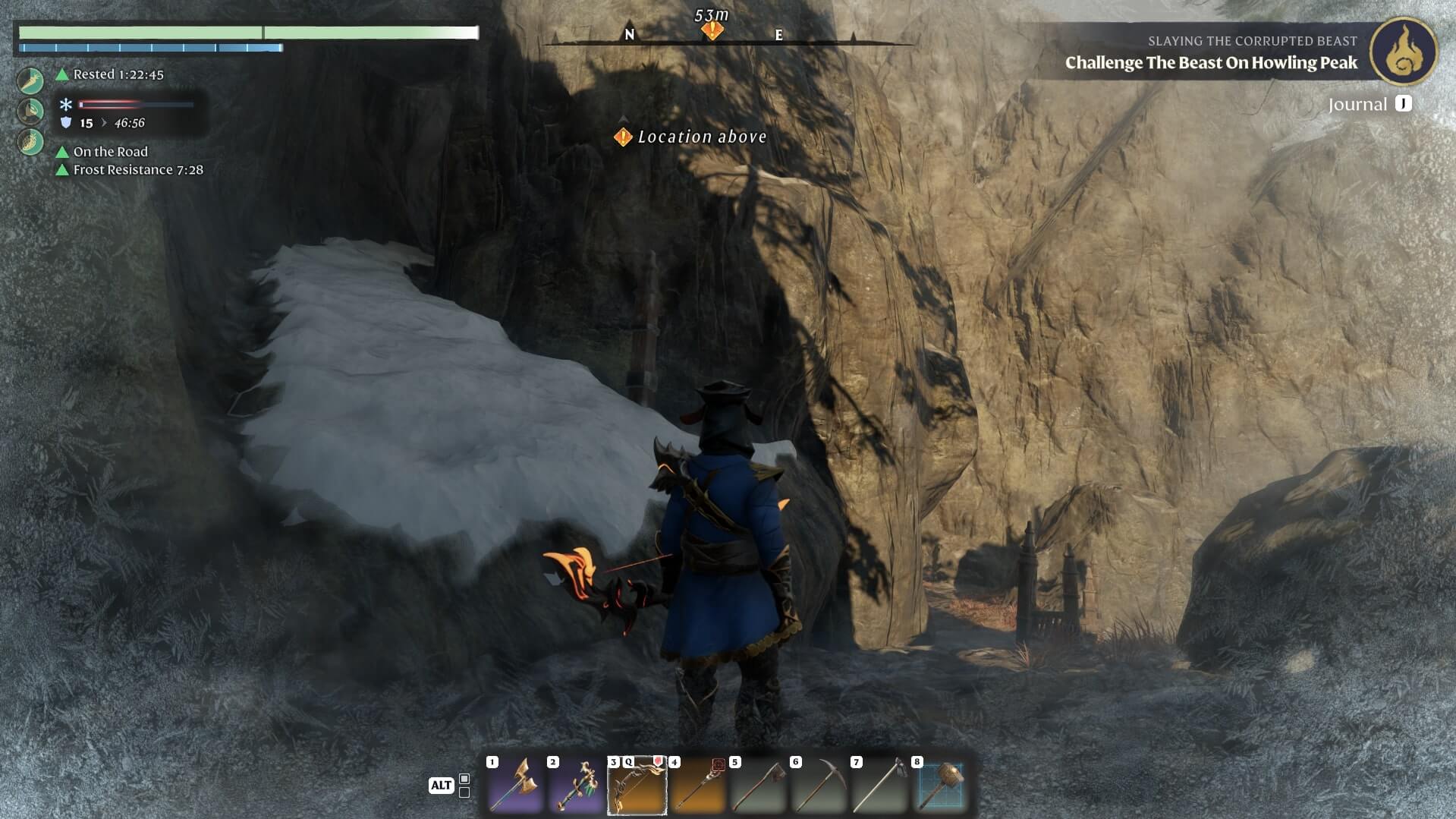Screen dimensions: 1456x819
Task: Select the golden double-bladed axe in slot 1
Action: pos(515,785)
